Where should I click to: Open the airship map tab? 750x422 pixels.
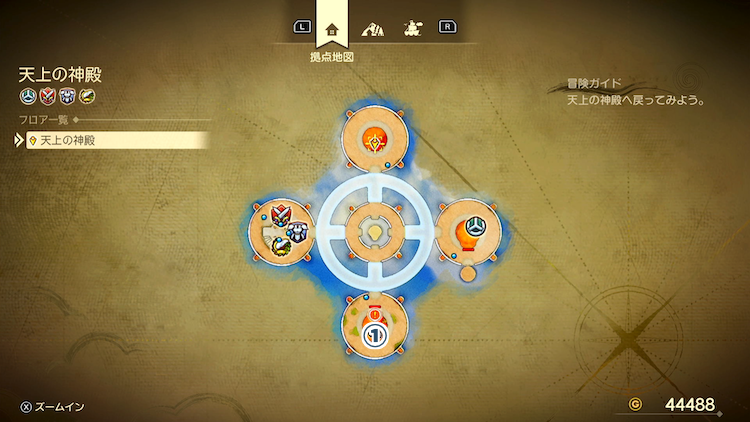pyautogui.click(x=411, y=28)
